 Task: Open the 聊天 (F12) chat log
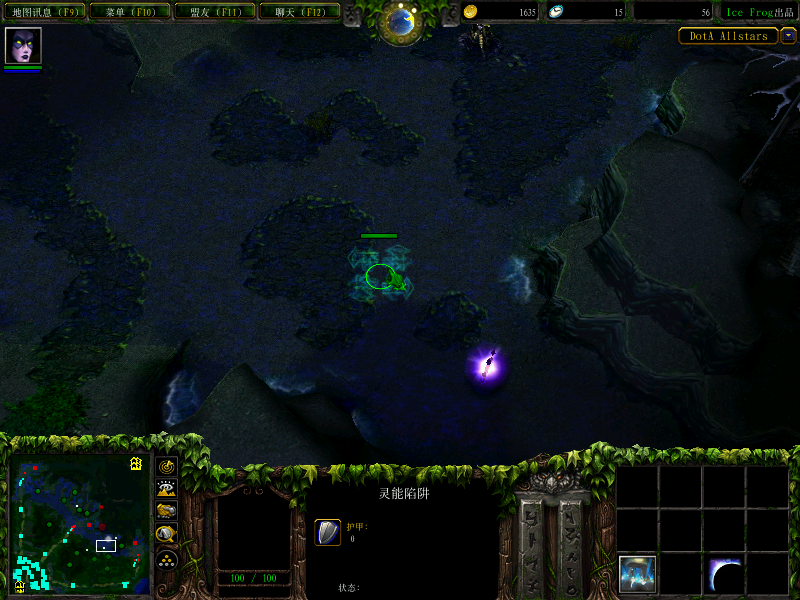click(x=298, y=12)
